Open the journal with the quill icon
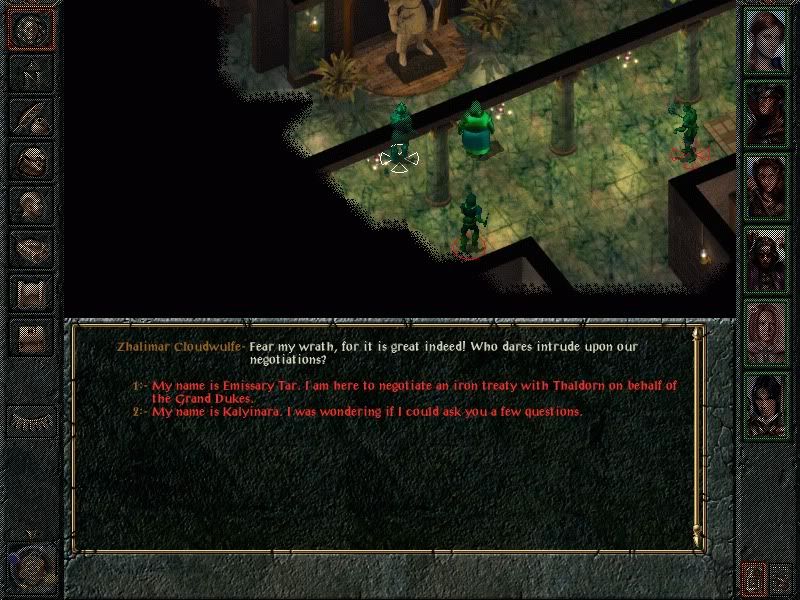This screenshot has height=600, width=800. tap(30, 117)
